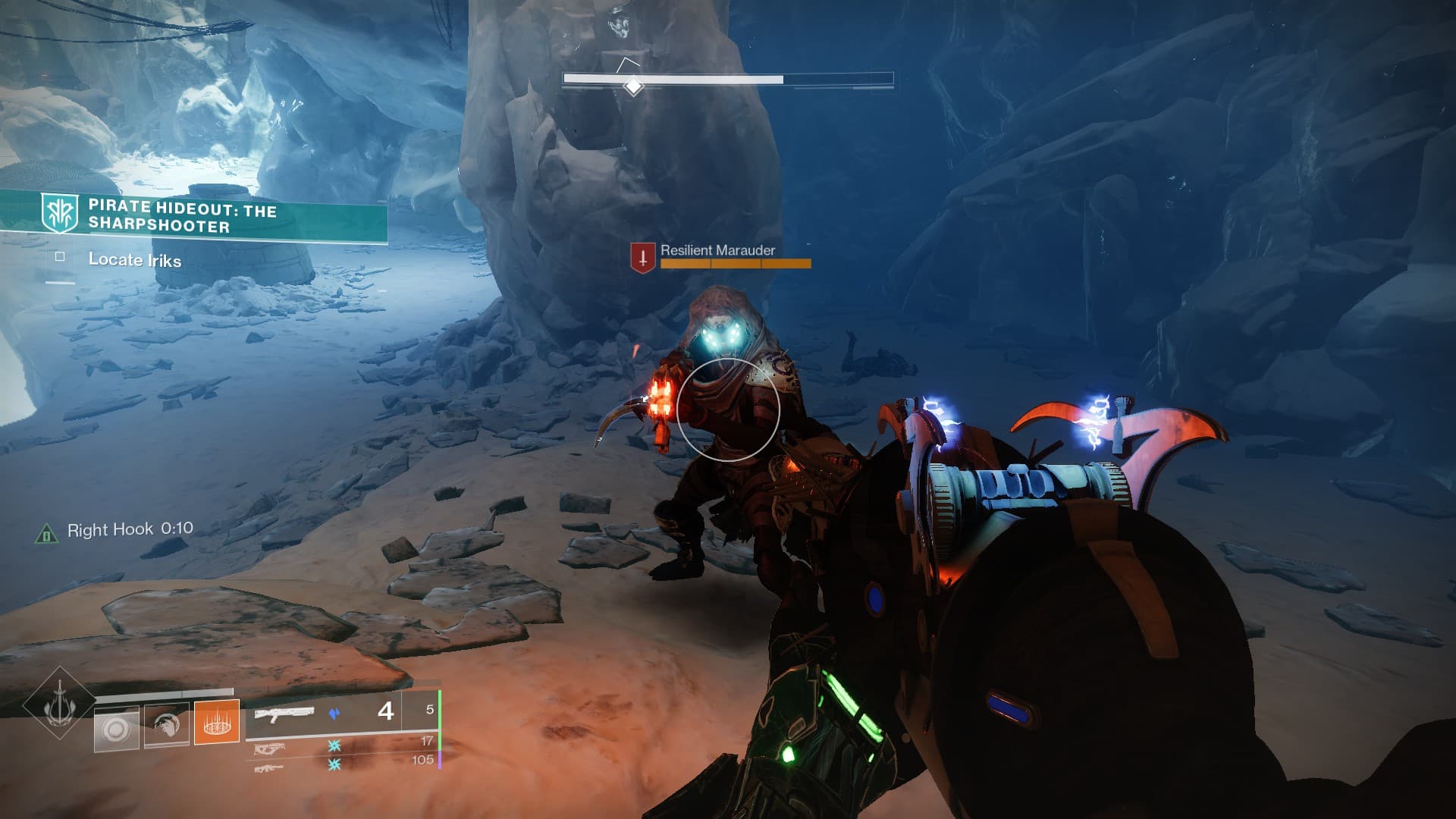Trigger the melee ability icon
The width and height of the screenshot is (1456, 819).
click(166, 726)
